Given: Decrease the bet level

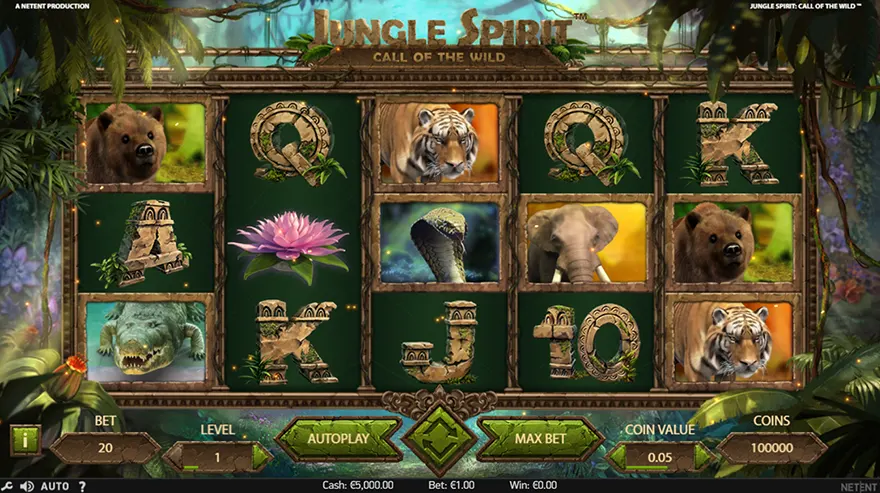Looking at the screenshot, I should pos(174,456).
